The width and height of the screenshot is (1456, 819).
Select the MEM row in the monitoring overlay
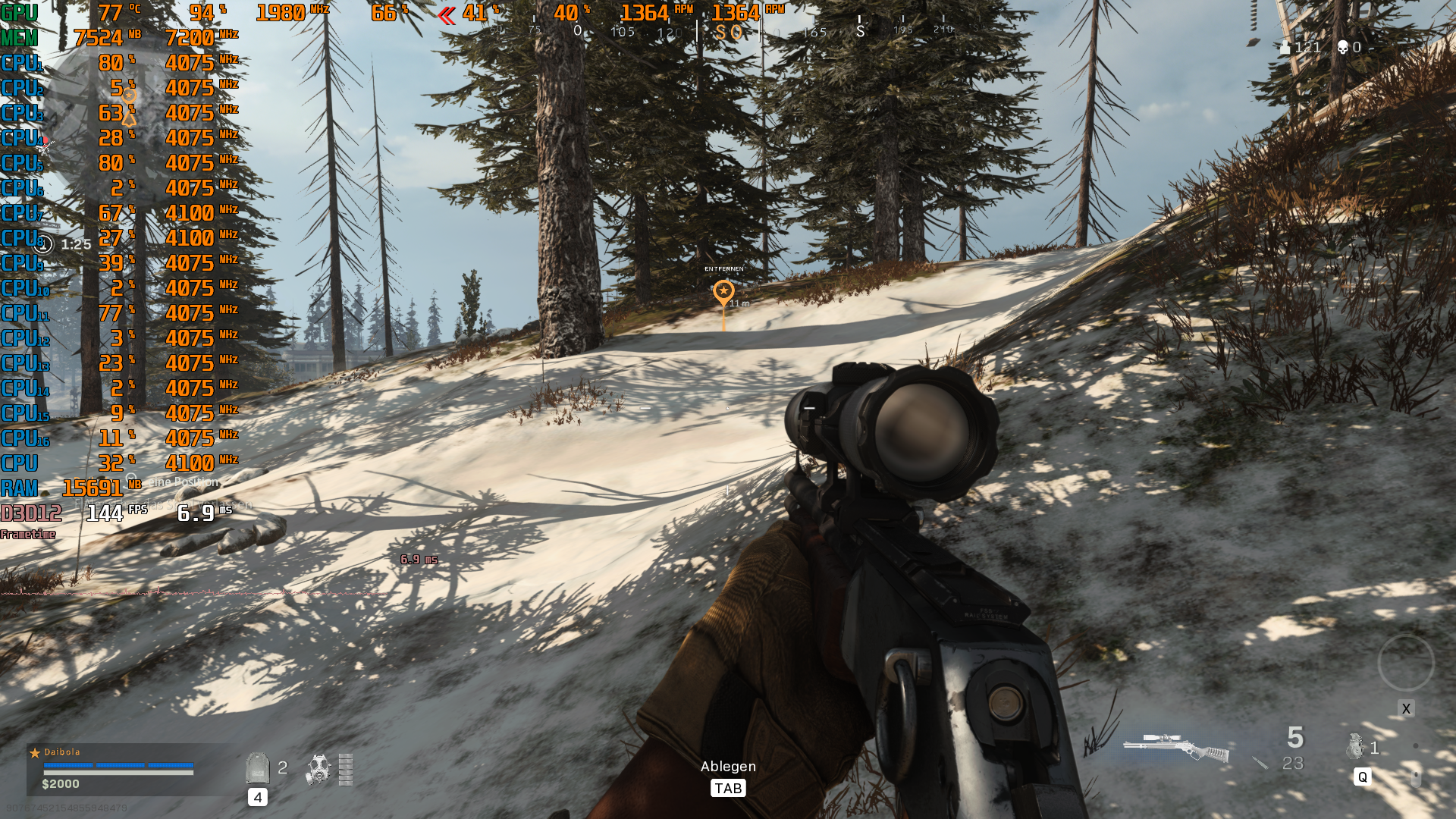point(19,36)
